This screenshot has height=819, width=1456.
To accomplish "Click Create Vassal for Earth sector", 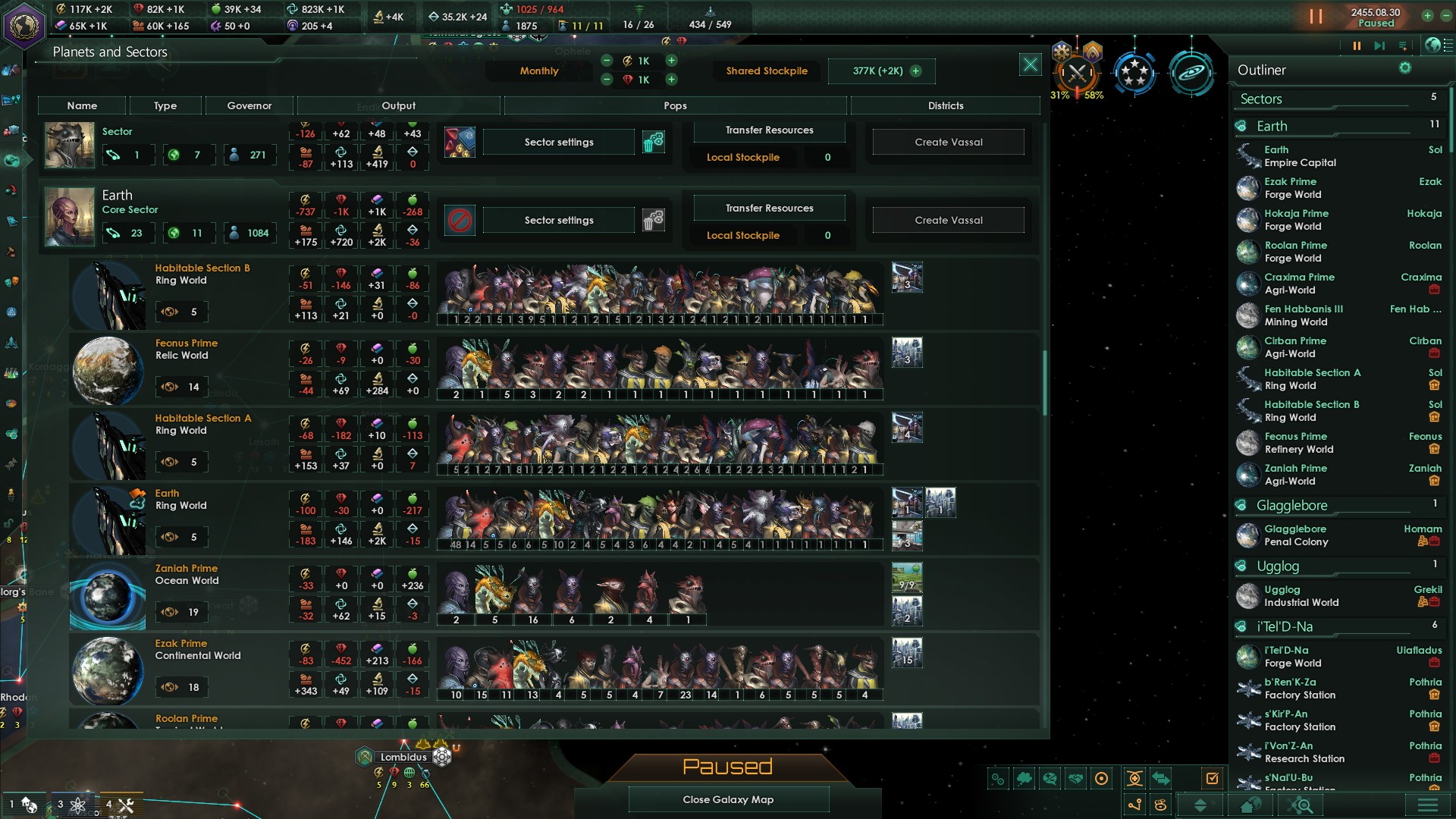I will click(948, 221).
